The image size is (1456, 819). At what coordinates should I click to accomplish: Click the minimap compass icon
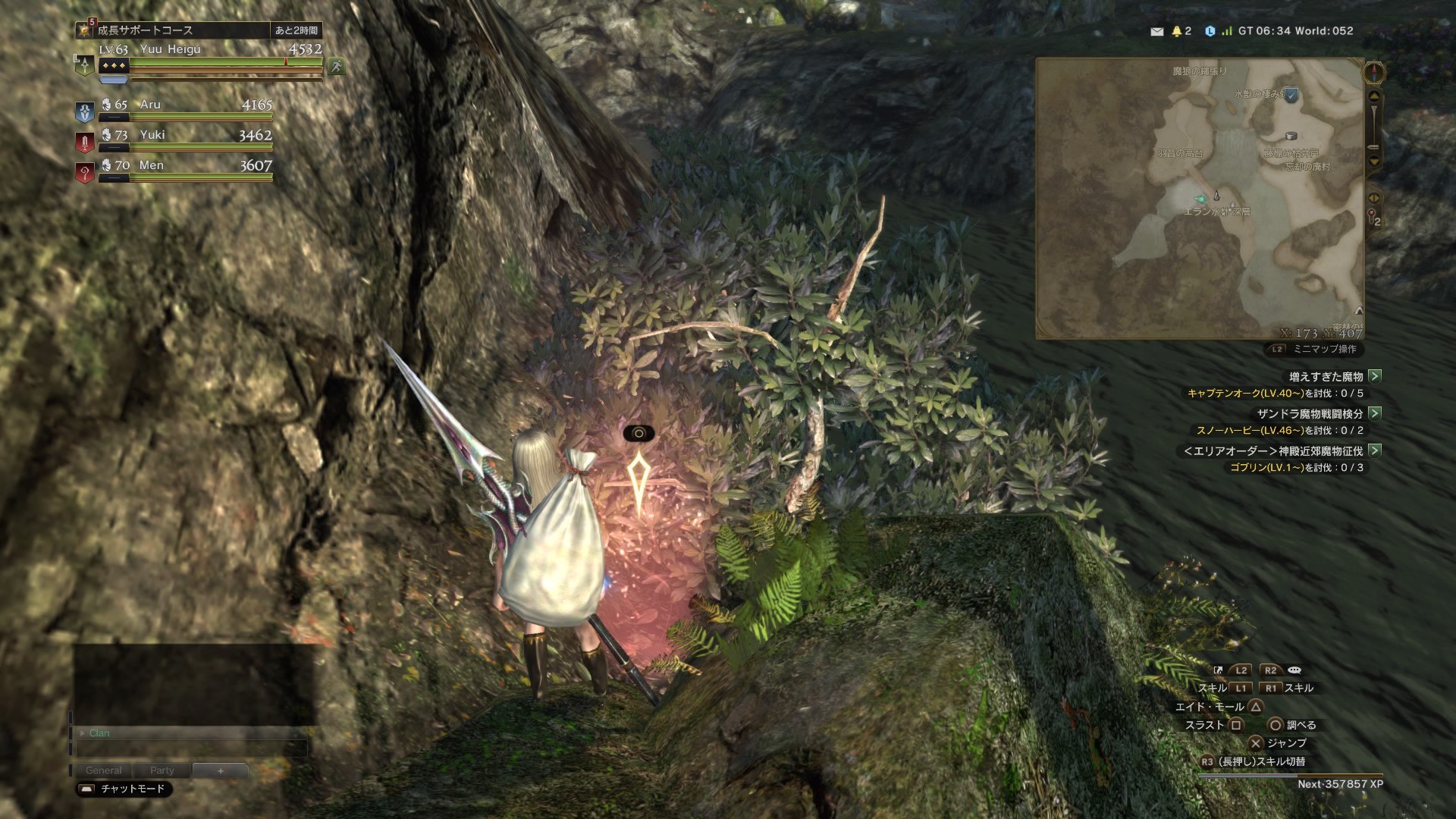(x=1374, y=73)
